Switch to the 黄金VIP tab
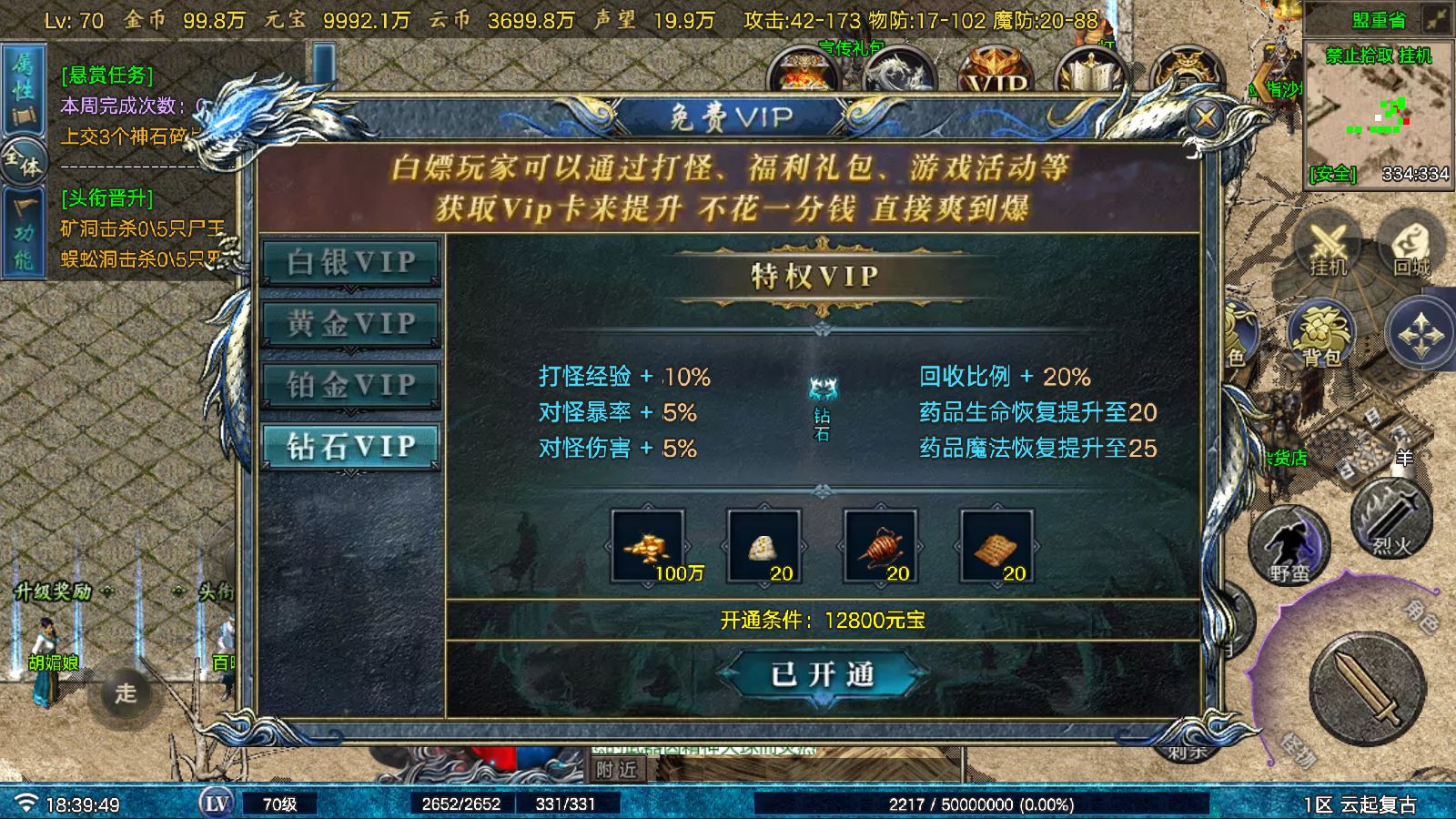 (349, 323)
